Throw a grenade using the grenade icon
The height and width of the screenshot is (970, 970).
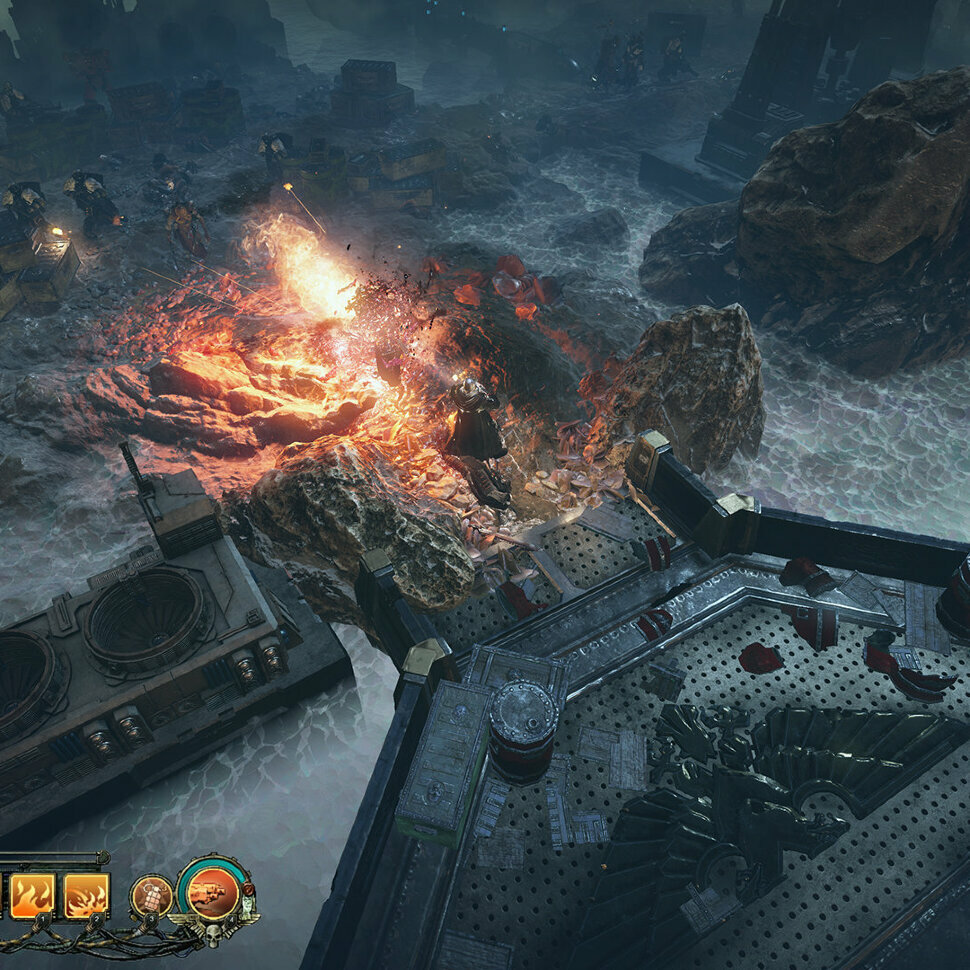tap(151, 894)
